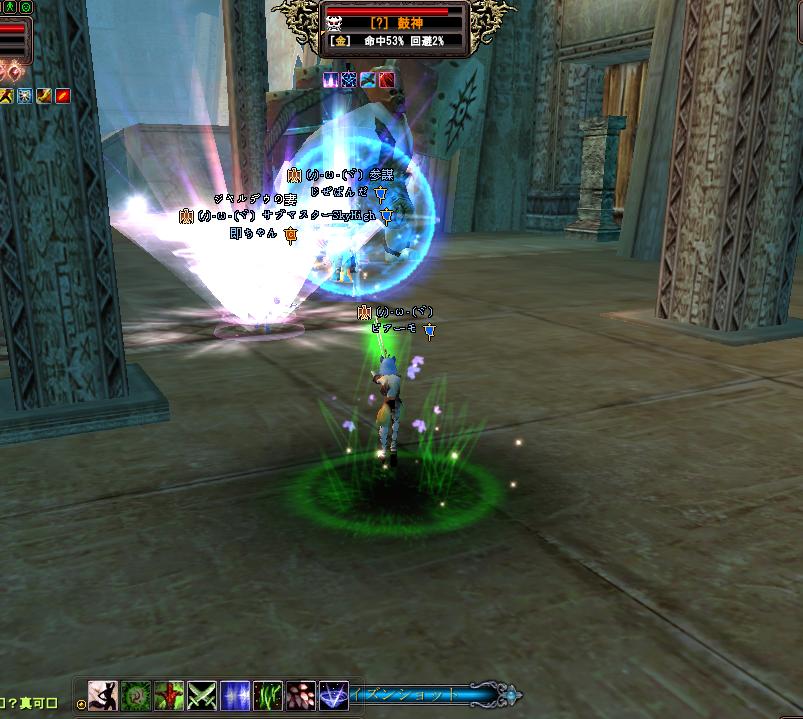The height and width of the screenshot is (719, 803).
Task: Cast the blue light burst skill
Action: 235,695
